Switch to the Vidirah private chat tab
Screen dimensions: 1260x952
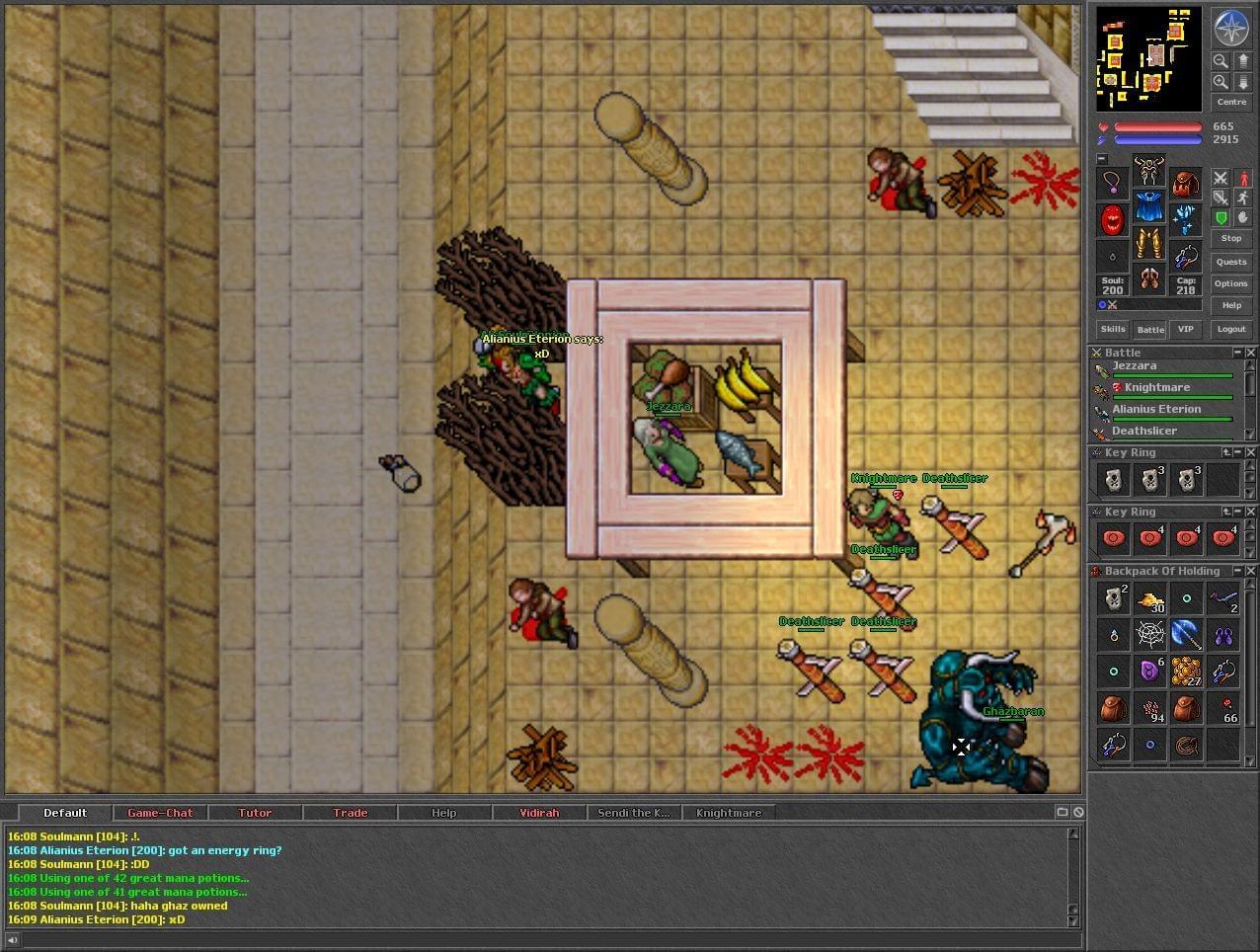(539, 813)
